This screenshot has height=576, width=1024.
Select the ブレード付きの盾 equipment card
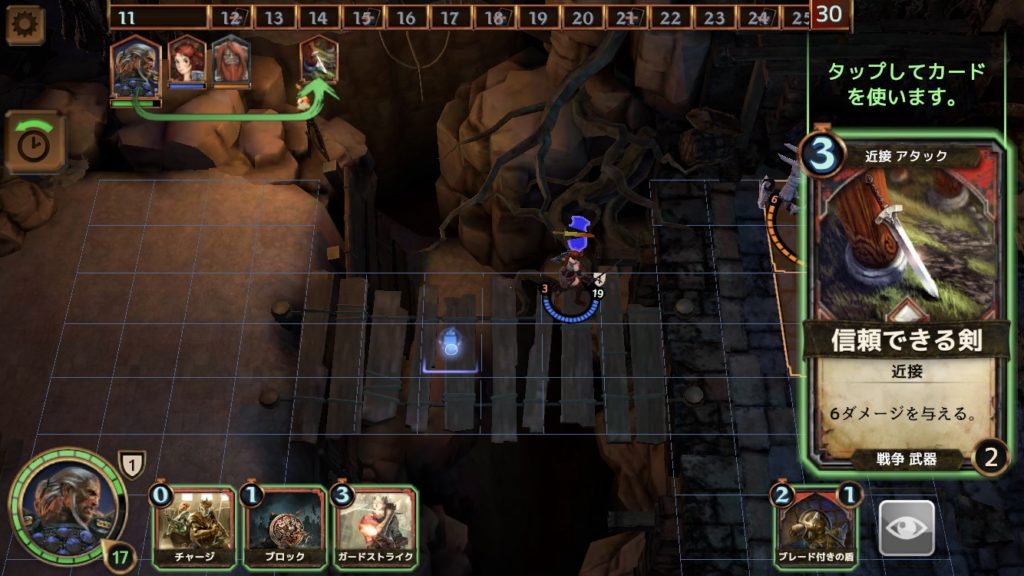815,528
